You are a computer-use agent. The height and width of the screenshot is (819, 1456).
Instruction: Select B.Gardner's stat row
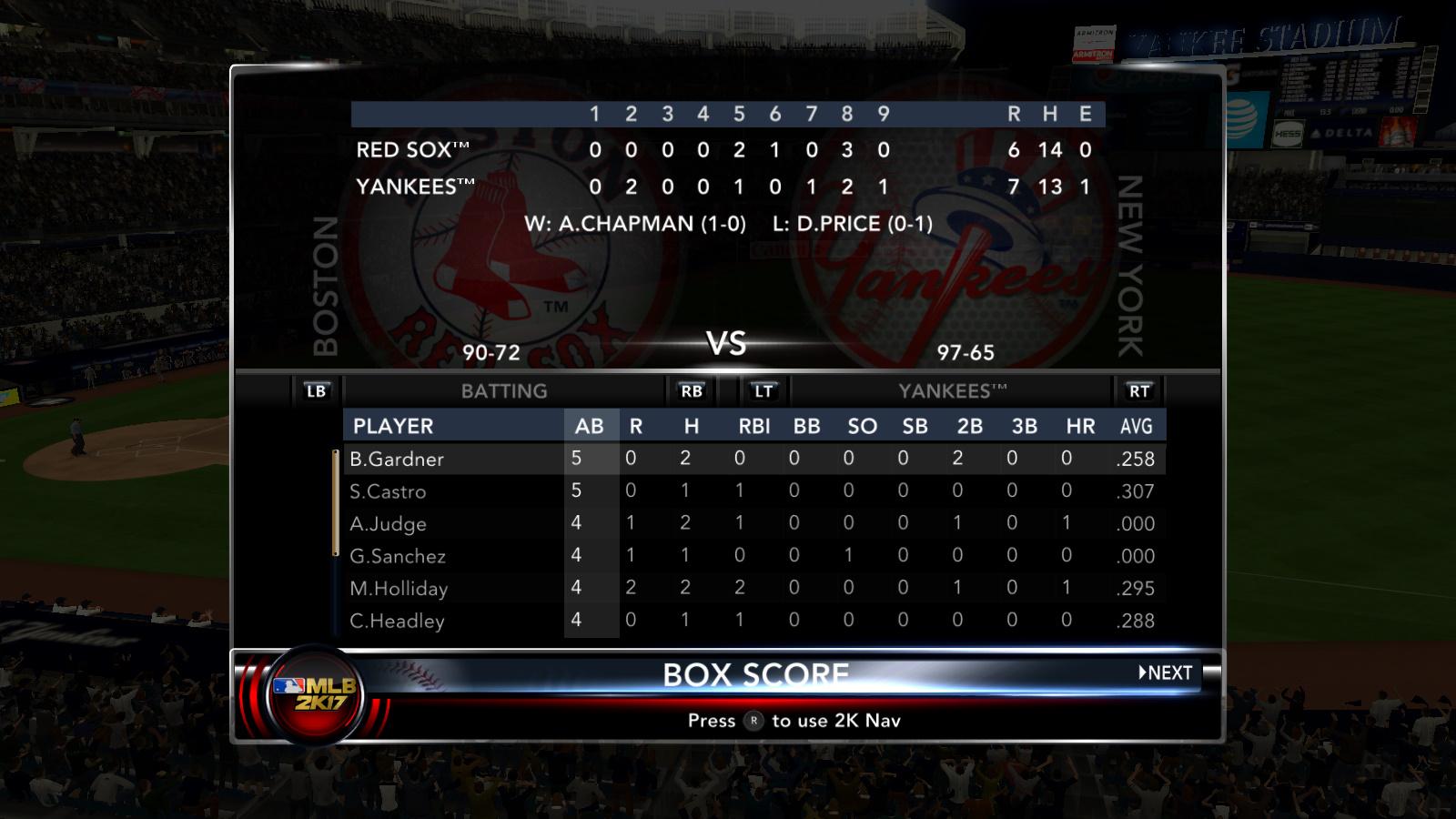pyautogui.click(x=398, y=459)
